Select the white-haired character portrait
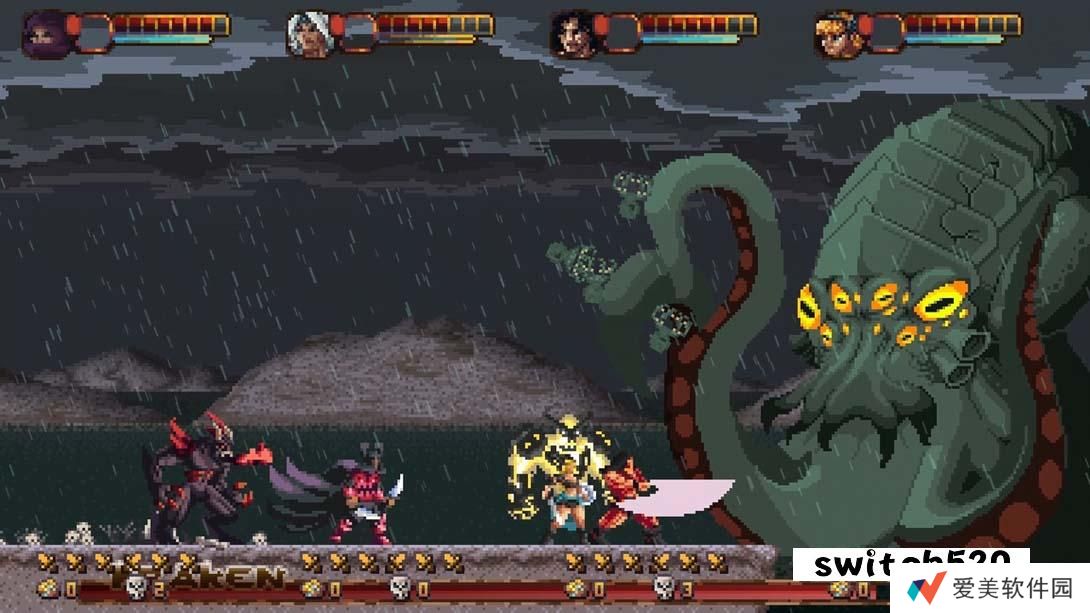 pyautogui.click(x=309, y=35)
